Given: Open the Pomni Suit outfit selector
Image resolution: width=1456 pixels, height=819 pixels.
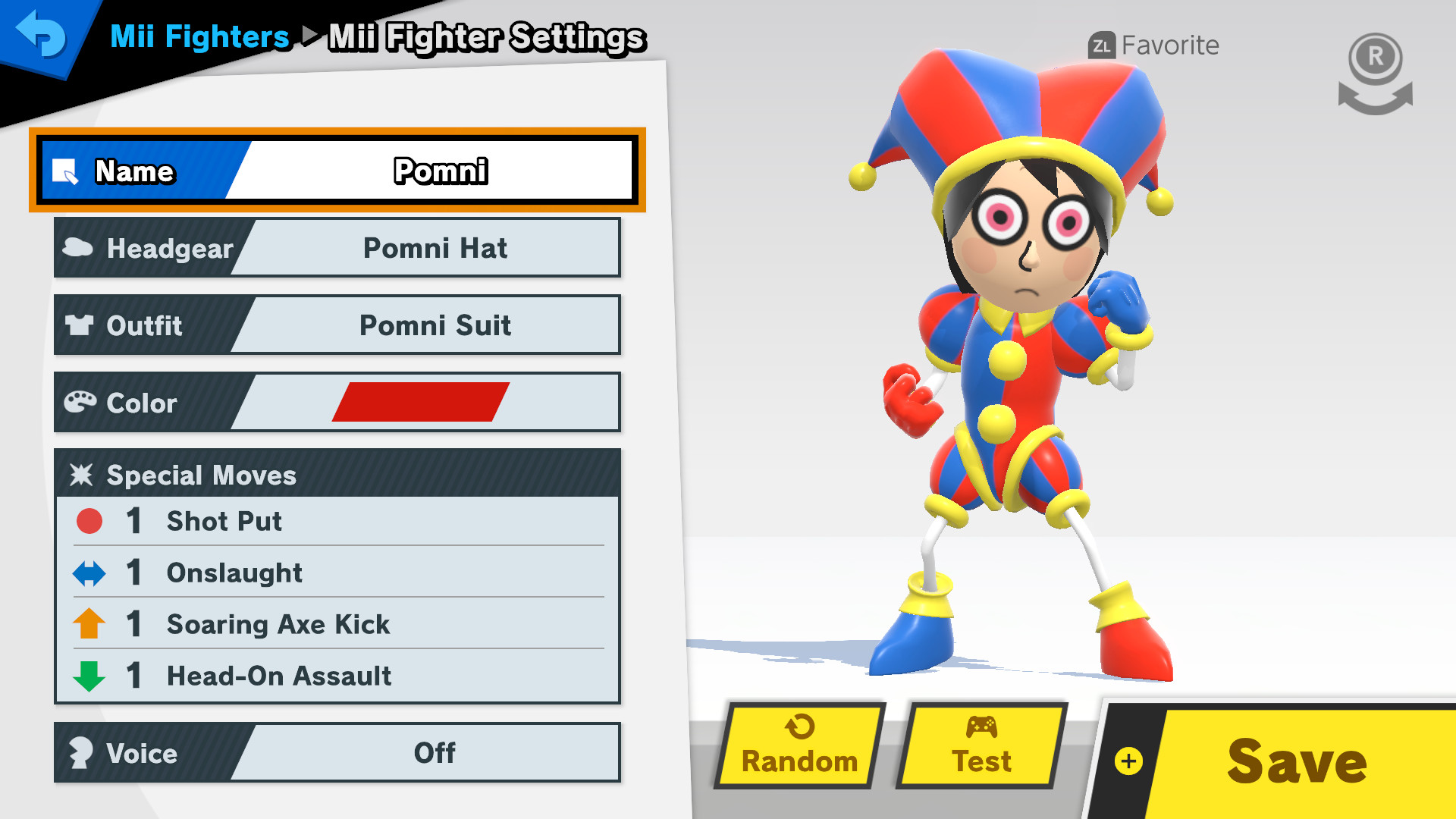Looking at the screenshot, I should (434, 326).
